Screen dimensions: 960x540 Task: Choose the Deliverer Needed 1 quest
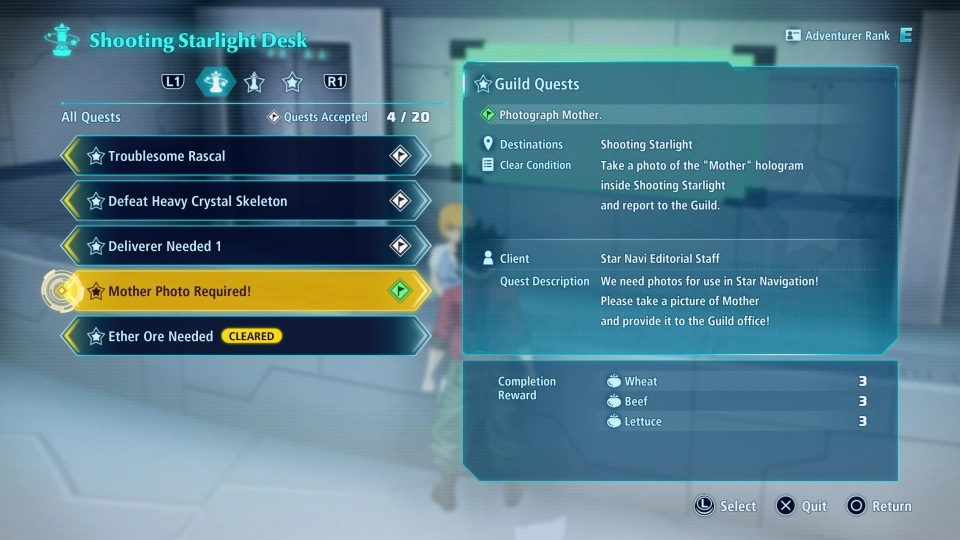[245, 246]
